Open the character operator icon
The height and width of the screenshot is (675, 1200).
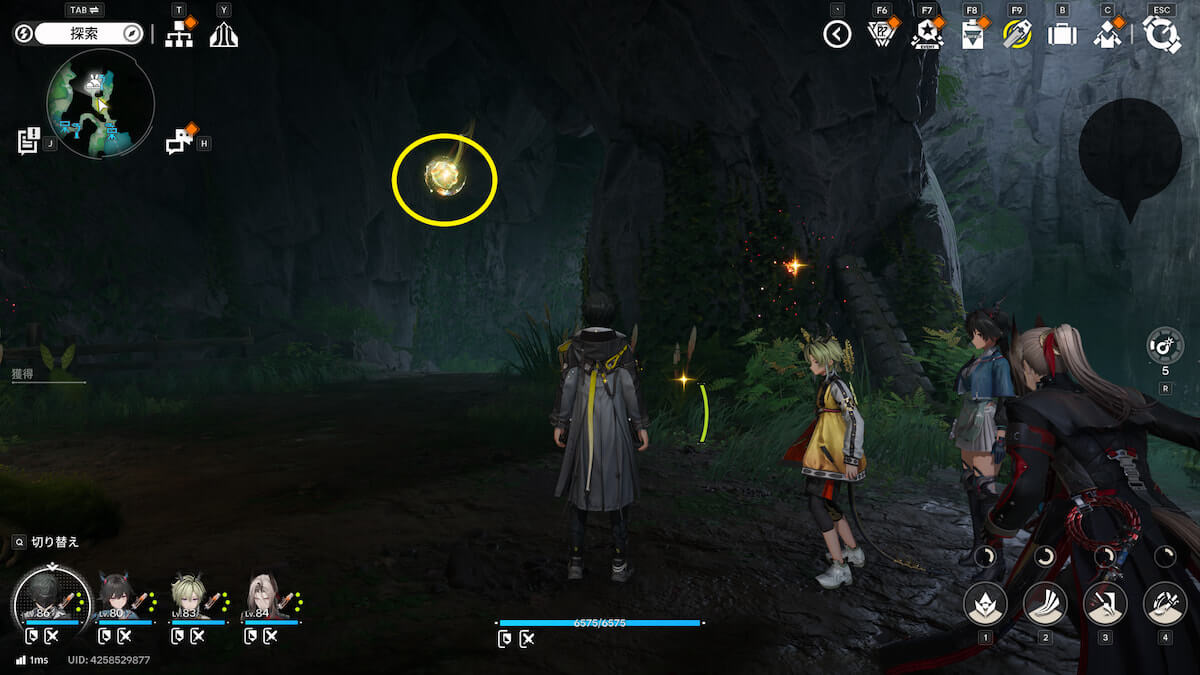click(1106, 35)
